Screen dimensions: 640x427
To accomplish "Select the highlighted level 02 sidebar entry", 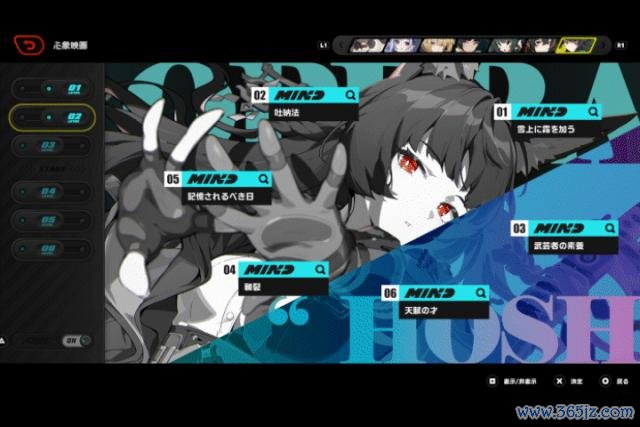I will pyautogui.click(x=54, y=118).
